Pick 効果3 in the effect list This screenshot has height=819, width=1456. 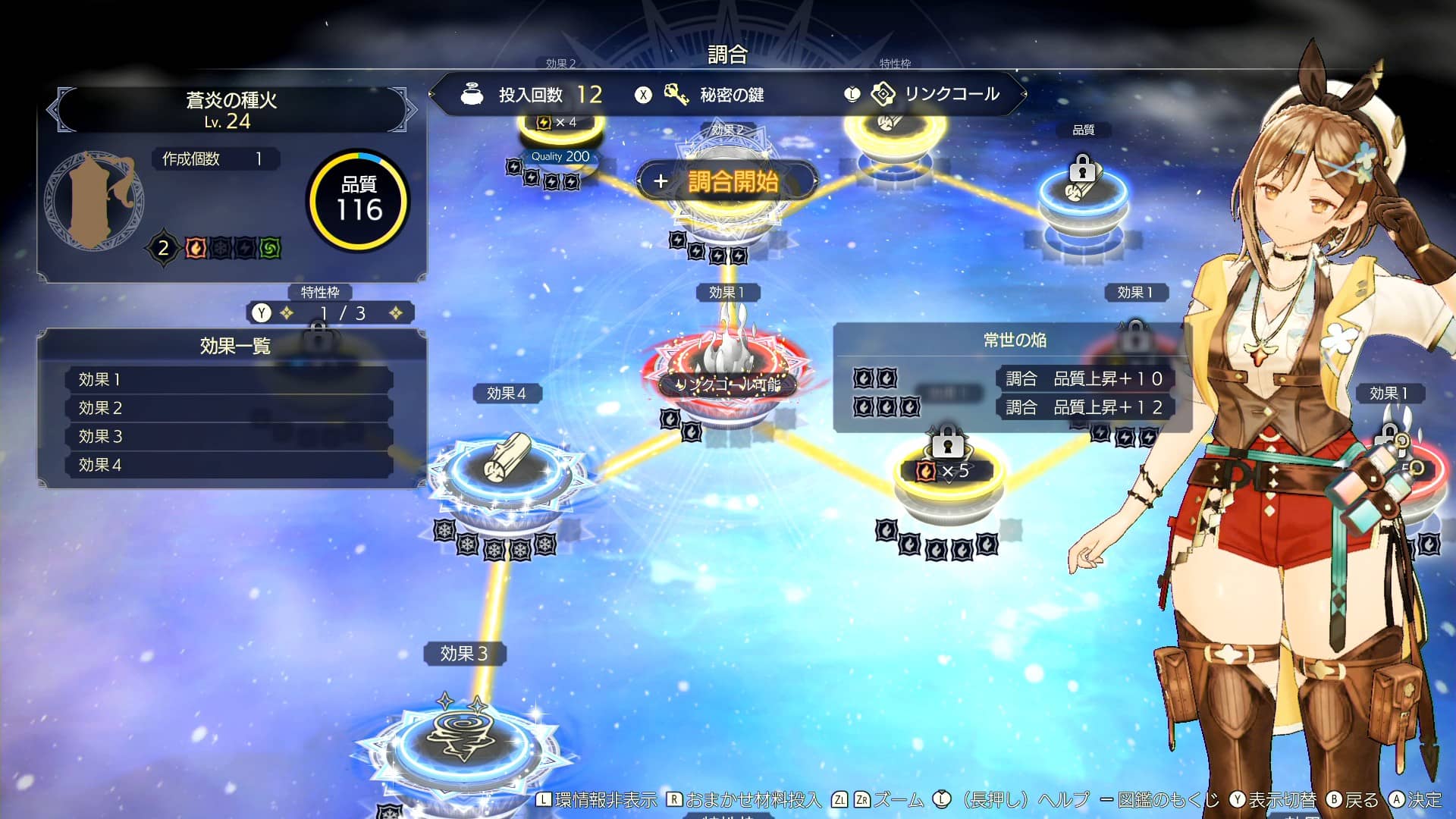point(227,437)
